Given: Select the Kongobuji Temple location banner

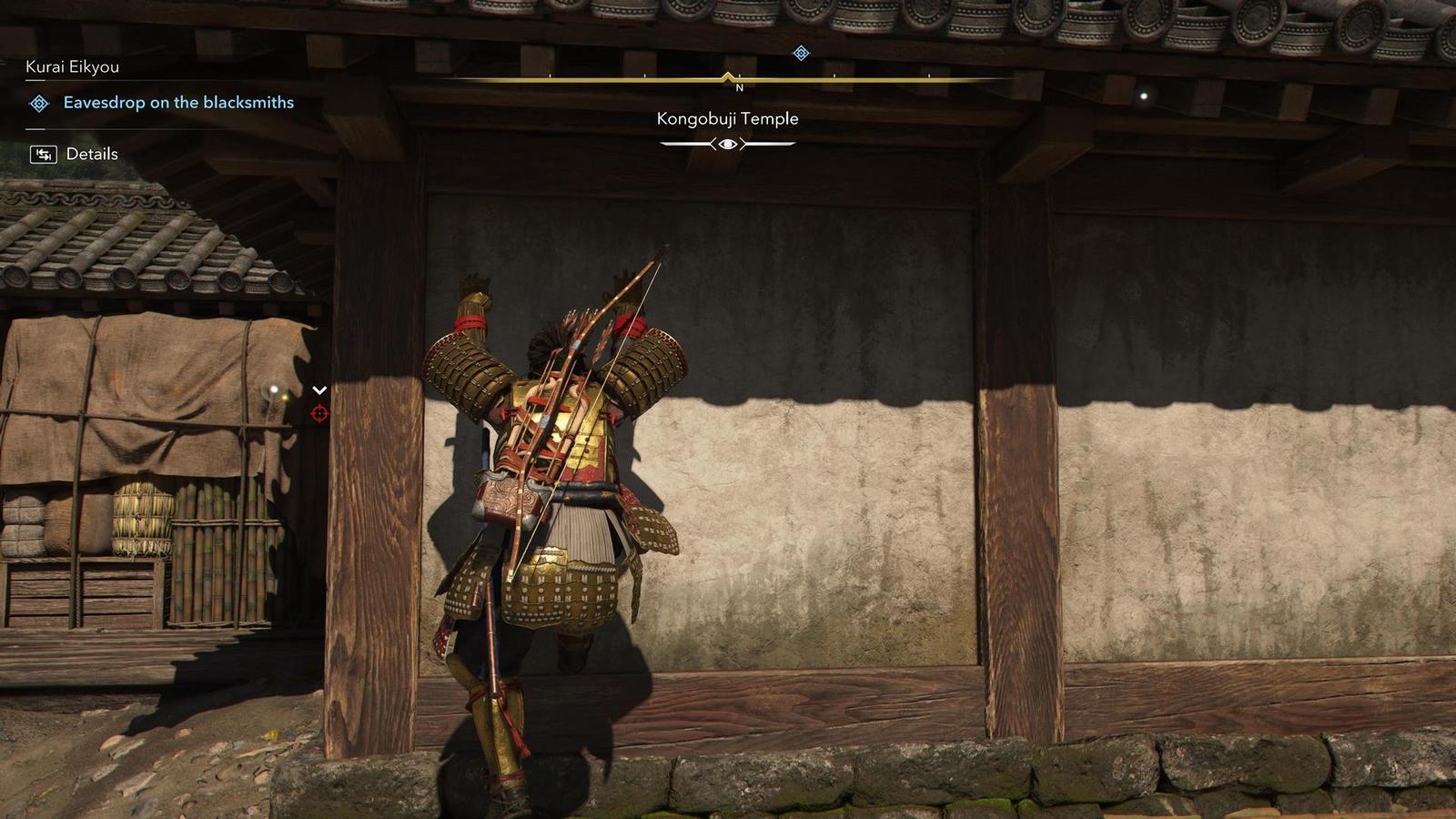Looking at the screenshot, I should (x=727, y=118).
